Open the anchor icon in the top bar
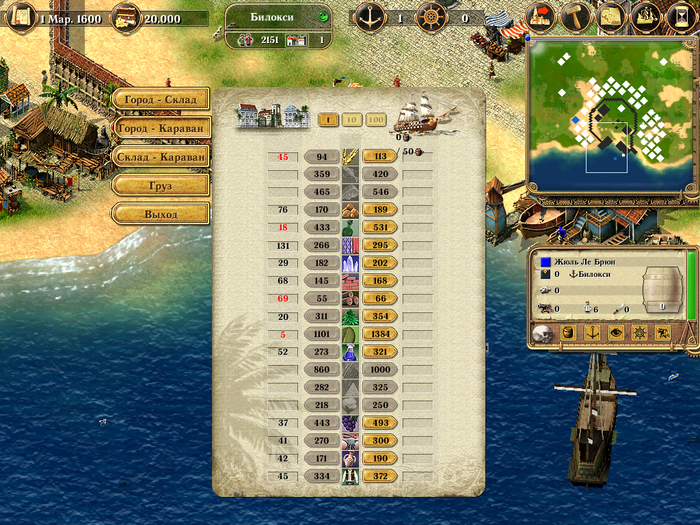The width and height of the screenshot is (700, 525). point(371,17)
